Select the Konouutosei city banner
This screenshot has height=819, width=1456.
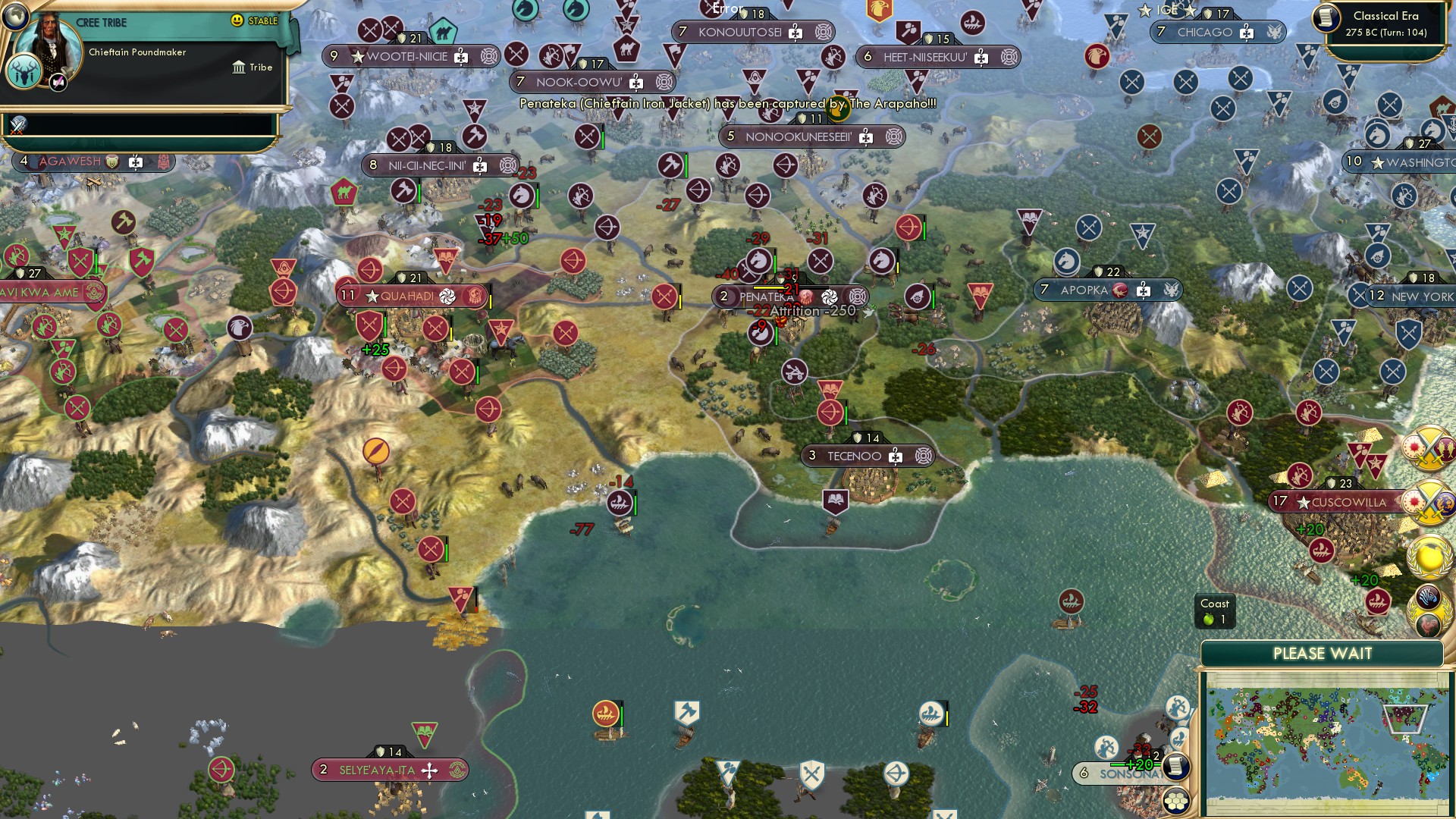click(x=739, y=32)
